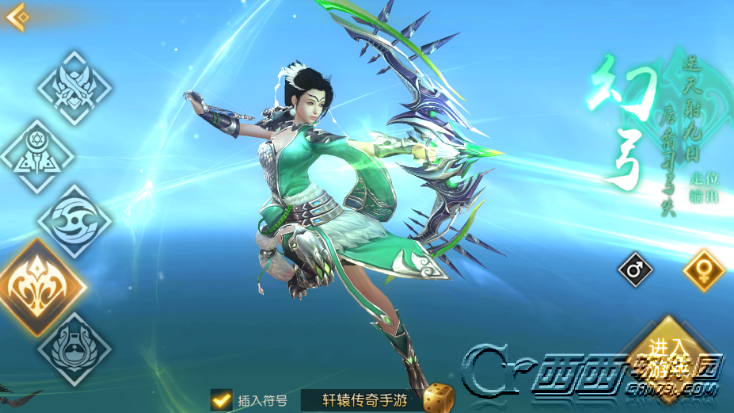Select the crossed swords class icon
Viewport: 734px width, 413px height.
point(75,88)
